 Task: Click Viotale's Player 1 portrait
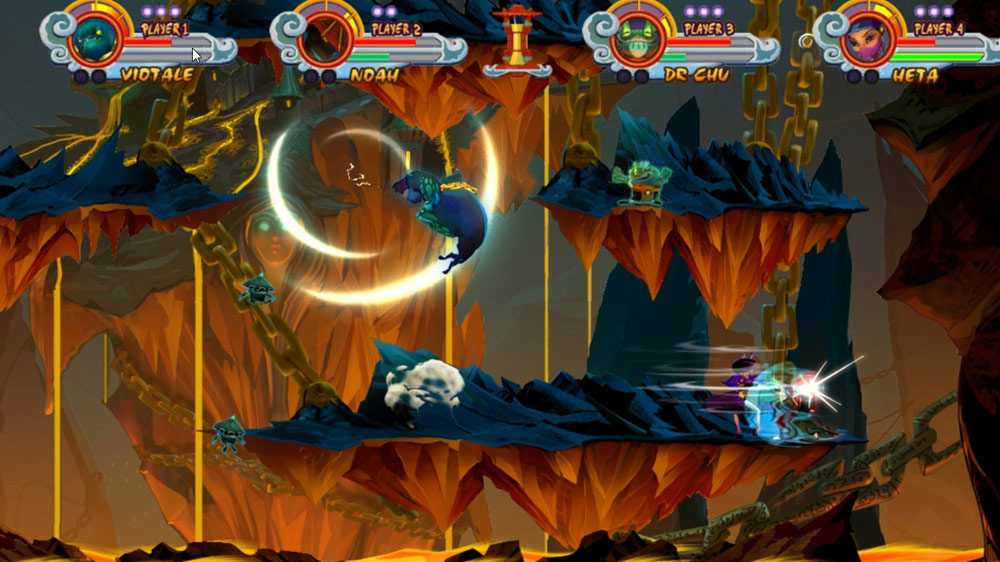click(97, 40)
